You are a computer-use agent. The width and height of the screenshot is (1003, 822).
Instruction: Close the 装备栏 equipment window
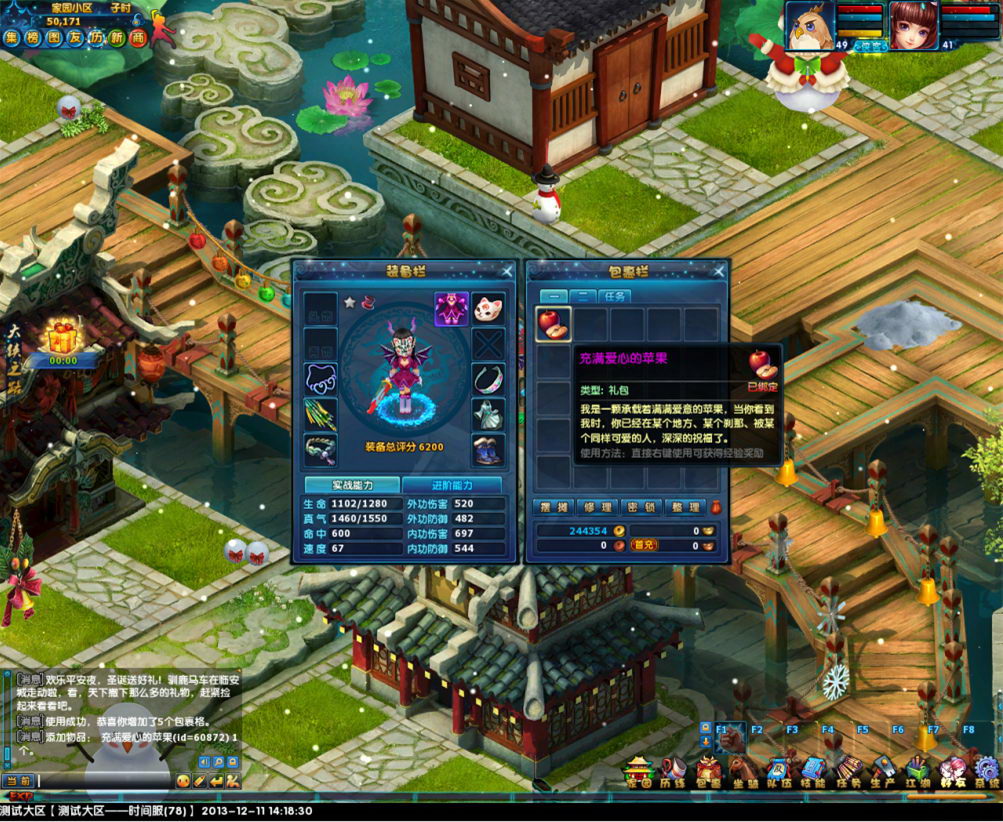507,271
